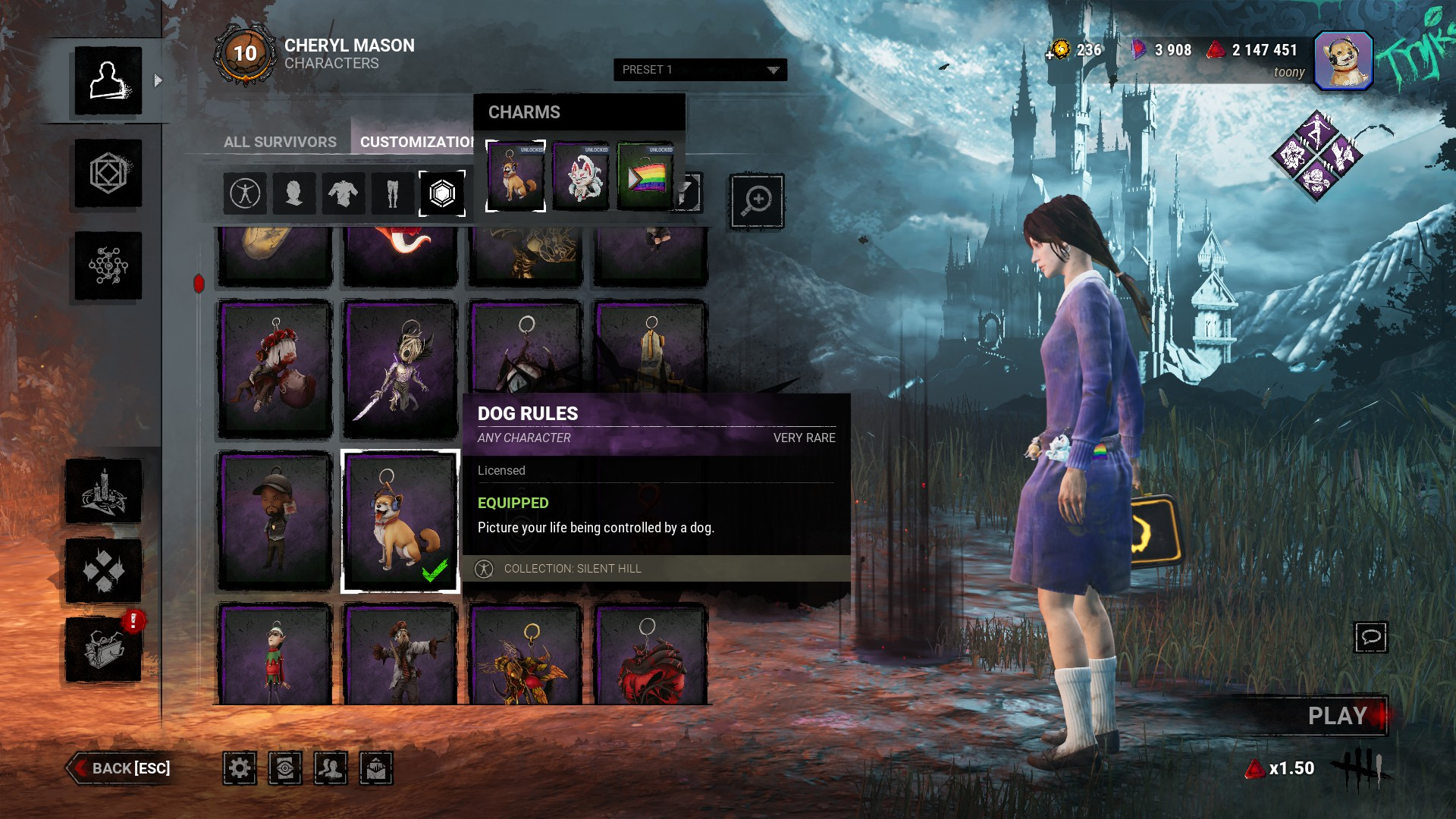Select the head cosmetics category
Viewport: 1456px width, 819px height.
click(293, 193)
